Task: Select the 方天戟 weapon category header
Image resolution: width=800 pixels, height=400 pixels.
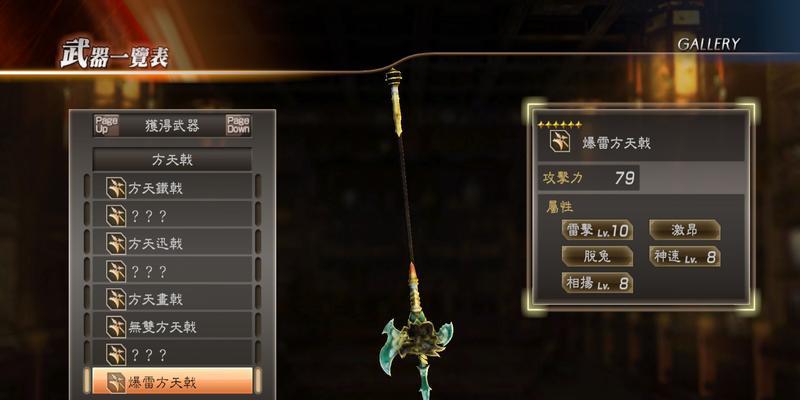Action: pyautogui.click(x=172, y=159)
